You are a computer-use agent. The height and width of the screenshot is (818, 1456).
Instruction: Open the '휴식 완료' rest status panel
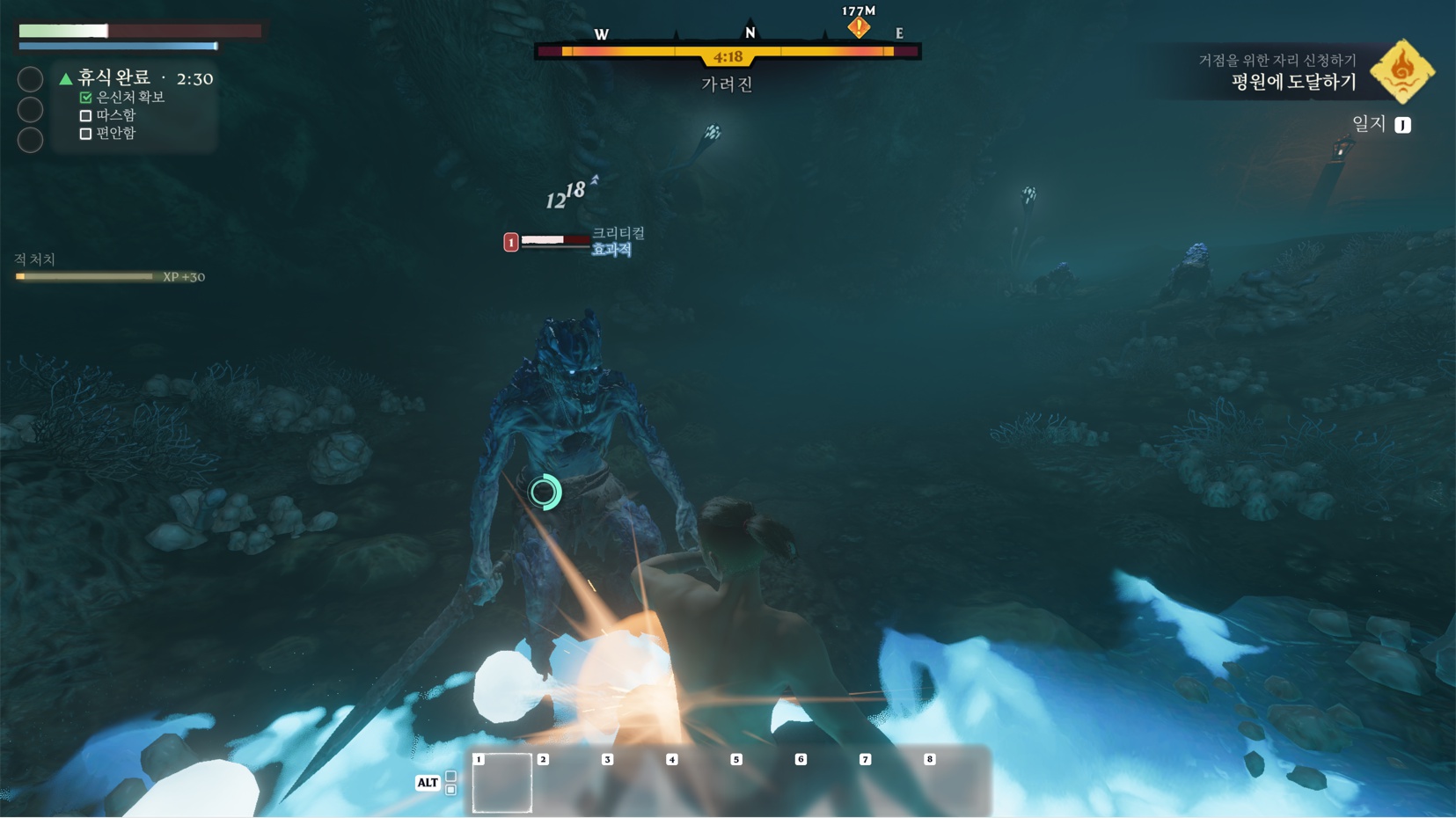(114, 78)
